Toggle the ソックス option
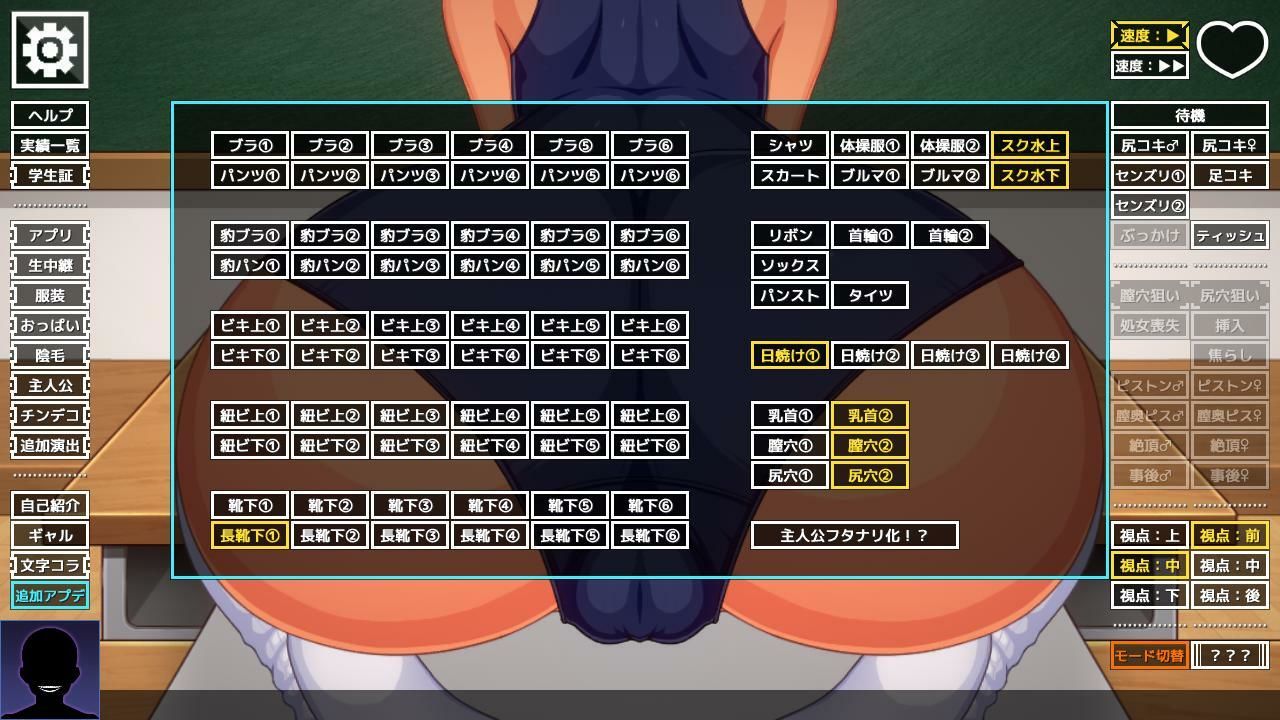This screenshot has width=1280, height=720. 790,265
